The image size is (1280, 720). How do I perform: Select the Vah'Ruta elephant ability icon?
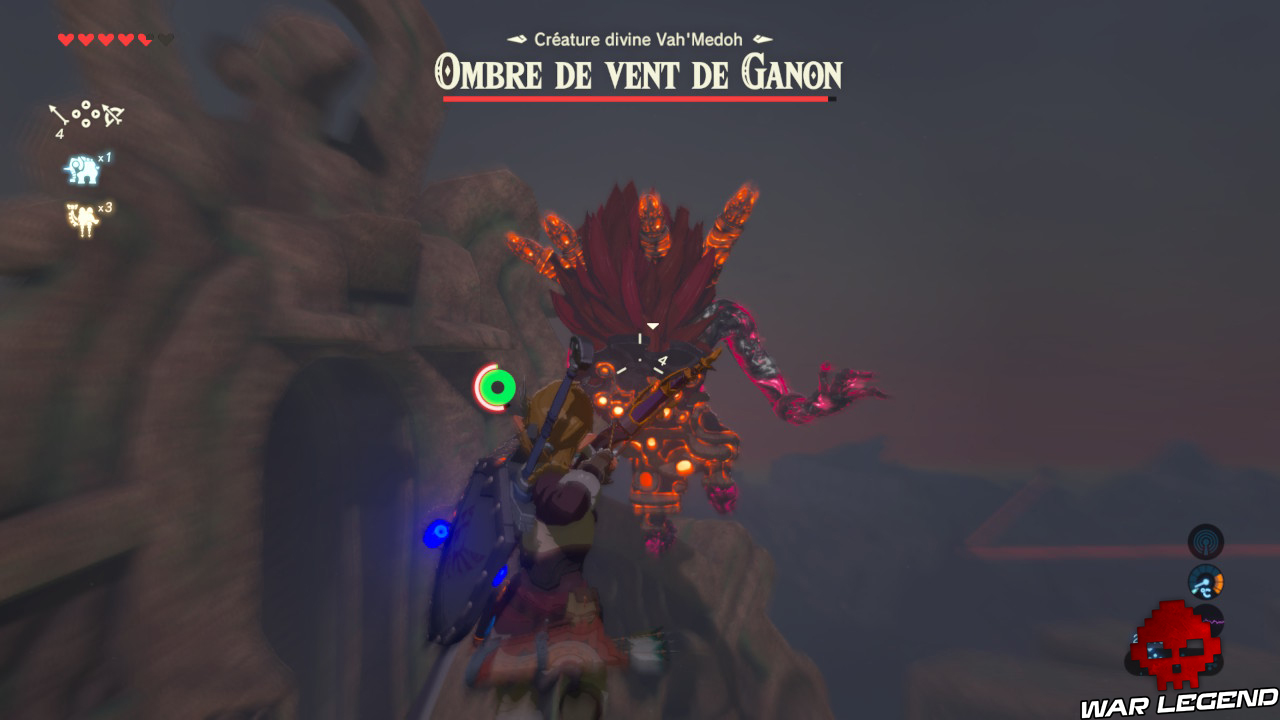click(84, 170)
